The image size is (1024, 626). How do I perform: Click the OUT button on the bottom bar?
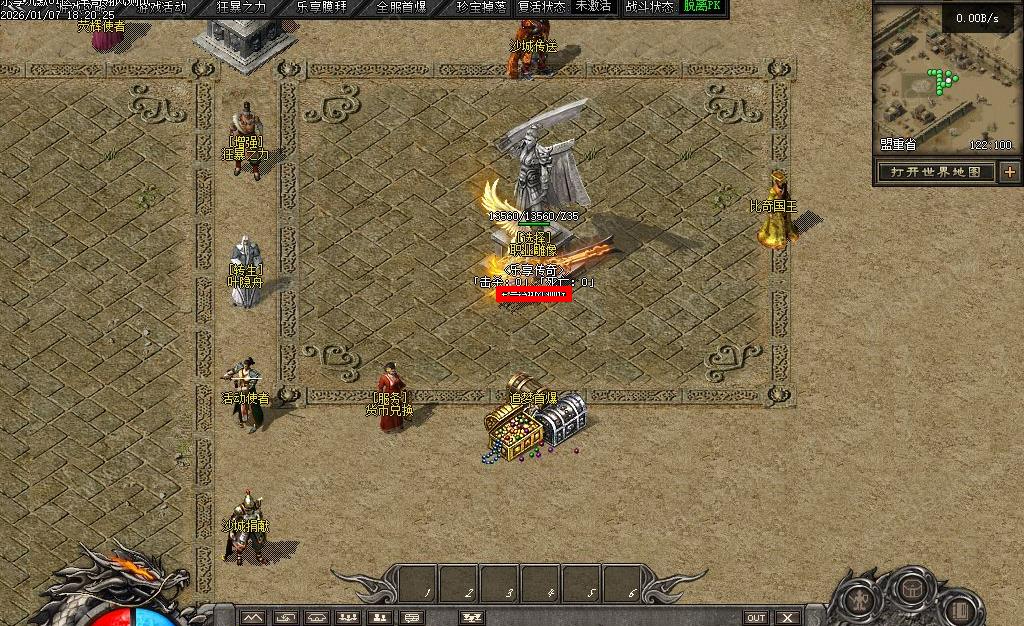point(755,618)
